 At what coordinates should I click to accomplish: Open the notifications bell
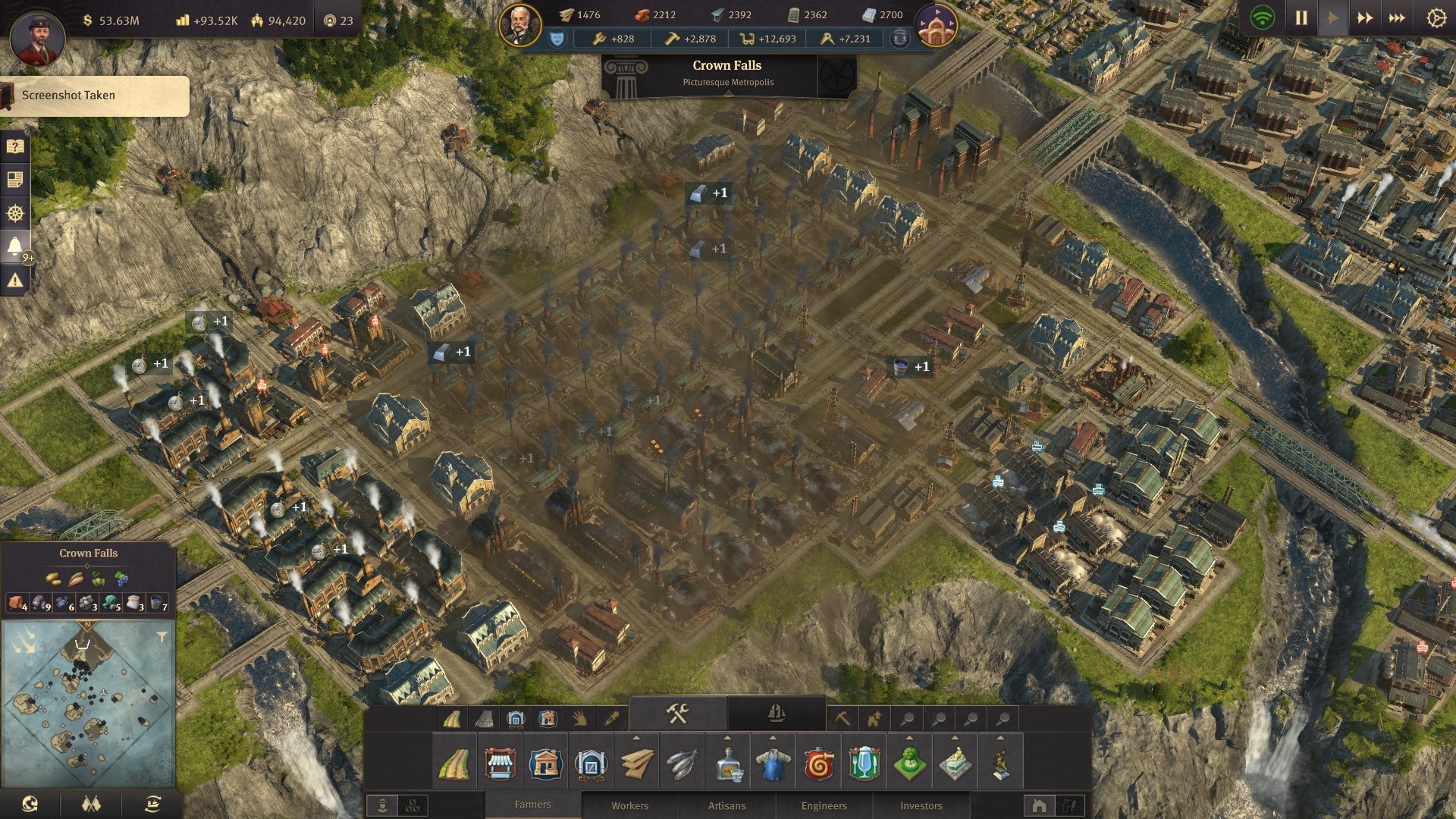pyautogui.click(x=14, y=246)
